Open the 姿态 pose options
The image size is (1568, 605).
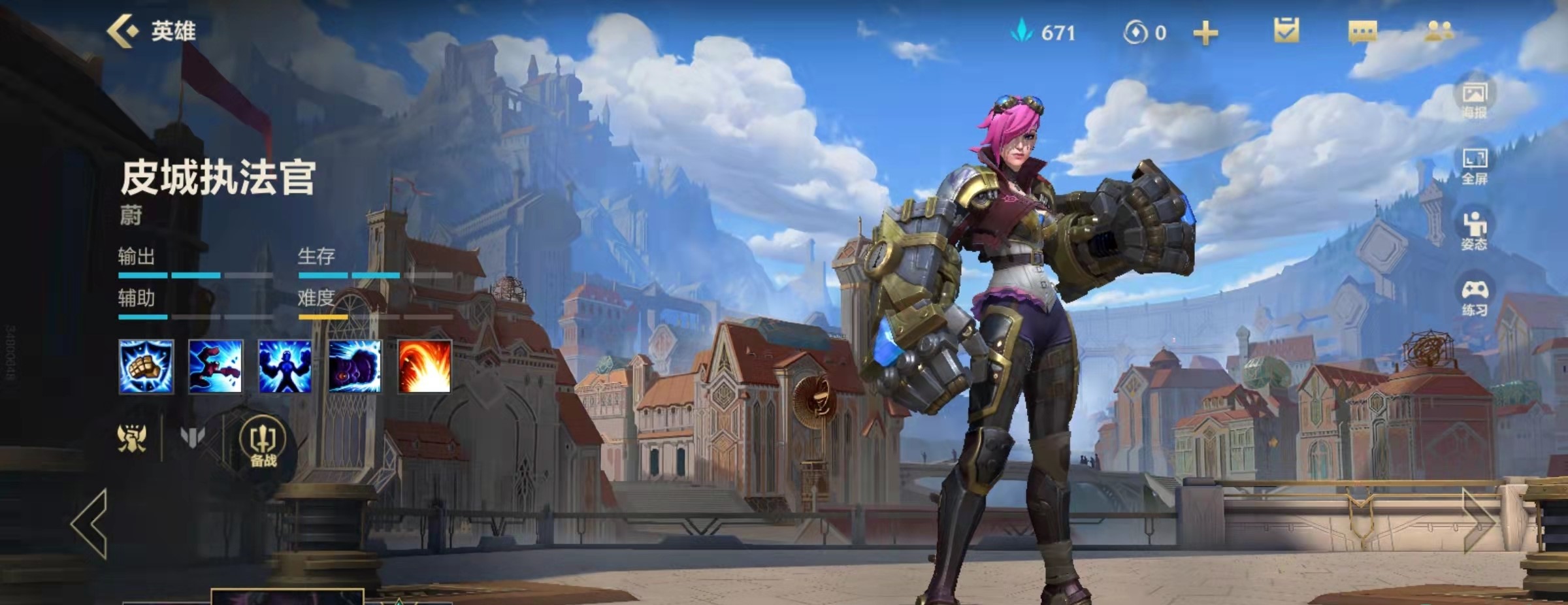(x=1474, y=231)
